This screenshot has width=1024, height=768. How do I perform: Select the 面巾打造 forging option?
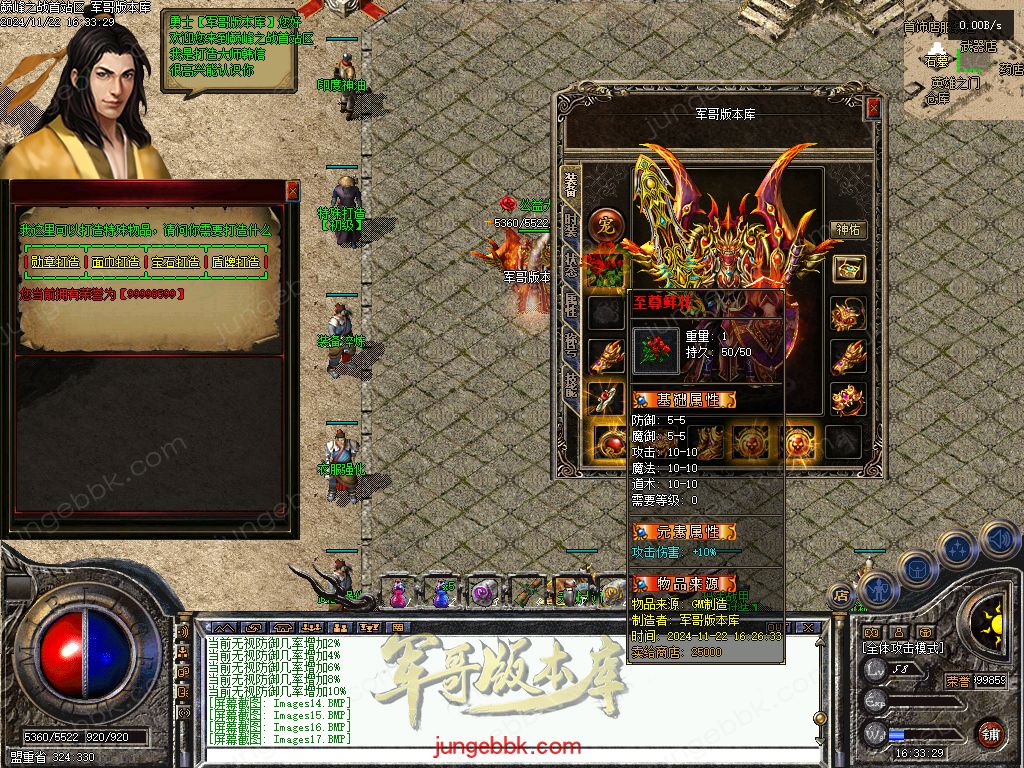pyautogui.click(x=116, y=262)
